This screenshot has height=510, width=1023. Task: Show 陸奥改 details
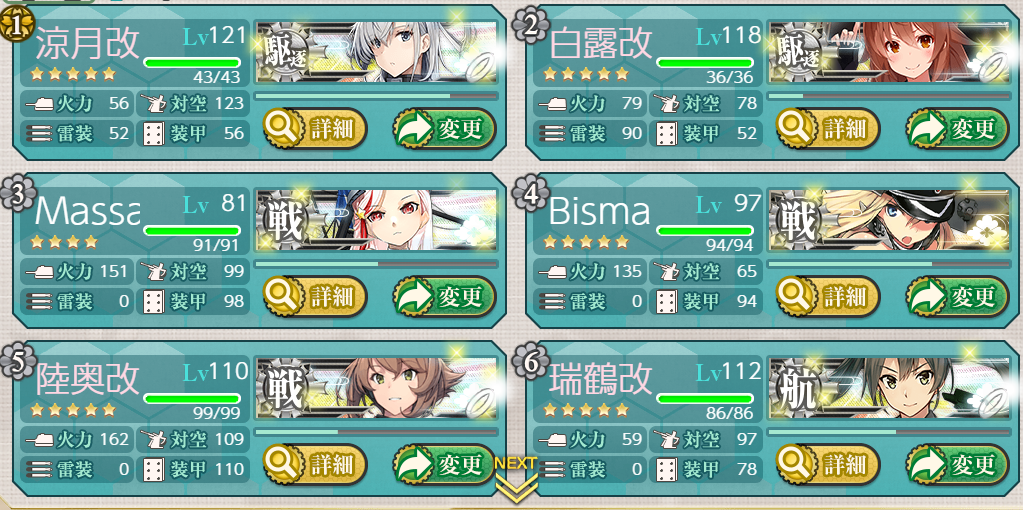315,464
